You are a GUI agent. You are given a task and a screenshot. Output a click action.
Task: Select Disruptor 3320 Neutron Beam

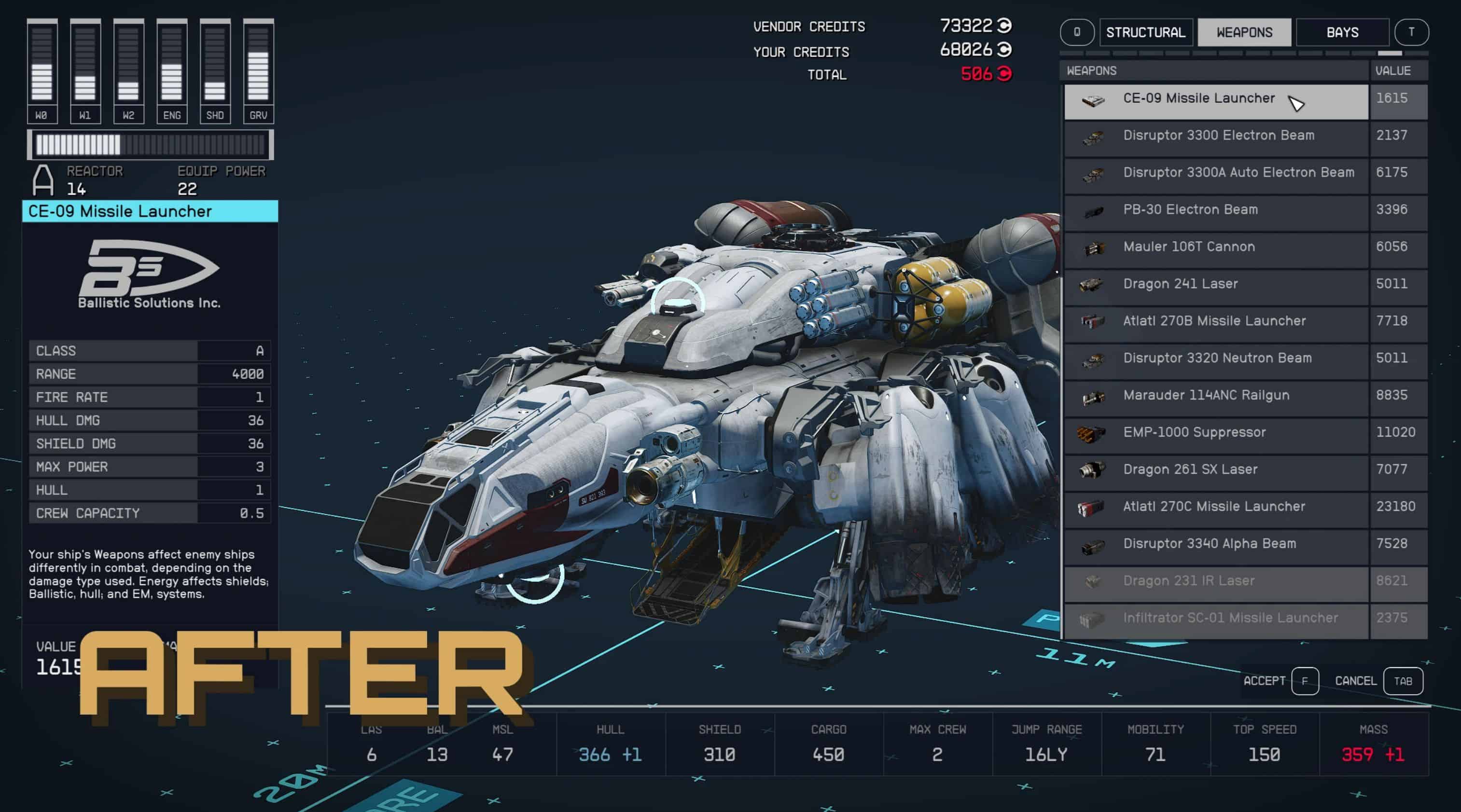pos(1217,359)
